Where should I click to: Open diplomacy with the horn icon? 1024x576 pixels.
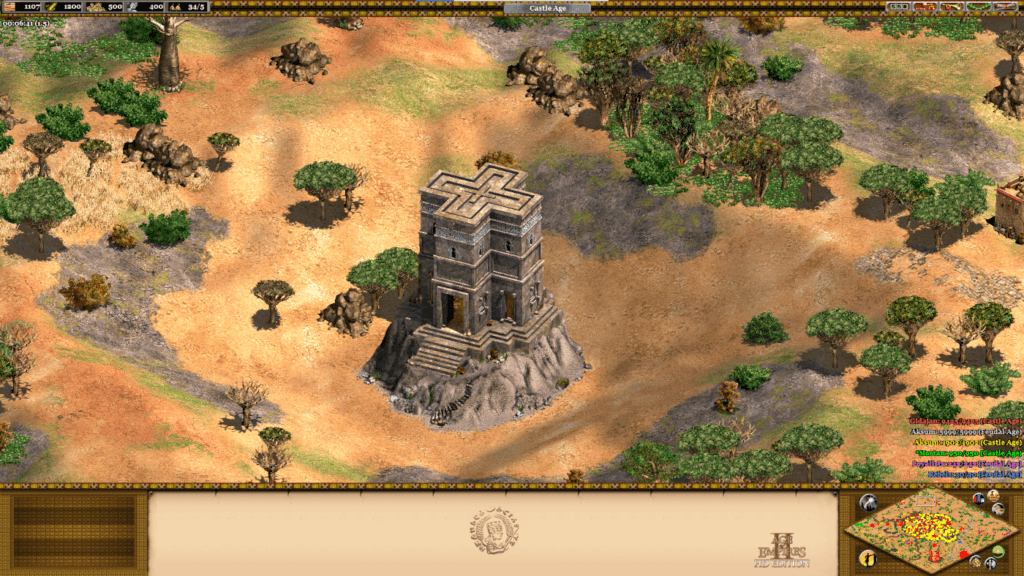951,7
